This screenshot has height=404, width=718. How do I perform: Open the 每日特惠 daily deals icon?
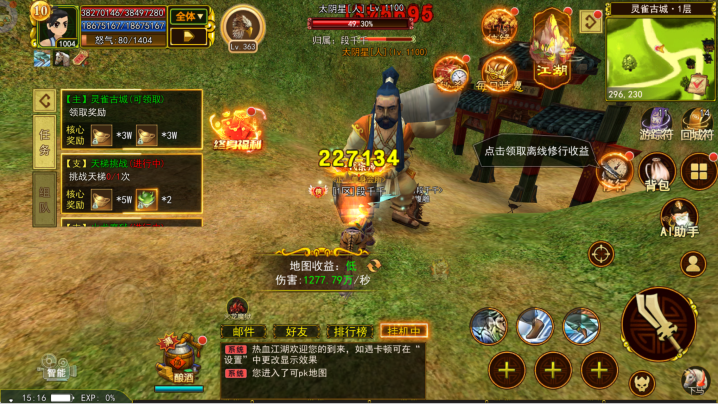pos(499,72)
